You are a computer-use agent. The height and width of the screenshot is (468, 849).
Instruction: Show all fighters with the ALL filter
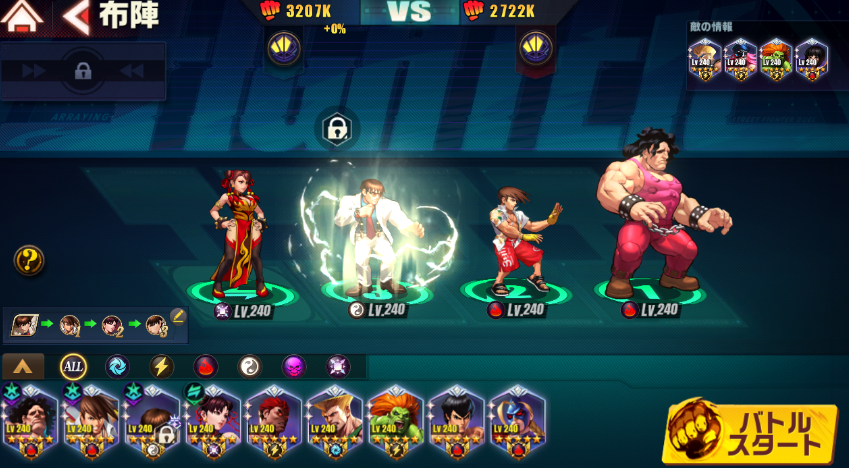73,366
